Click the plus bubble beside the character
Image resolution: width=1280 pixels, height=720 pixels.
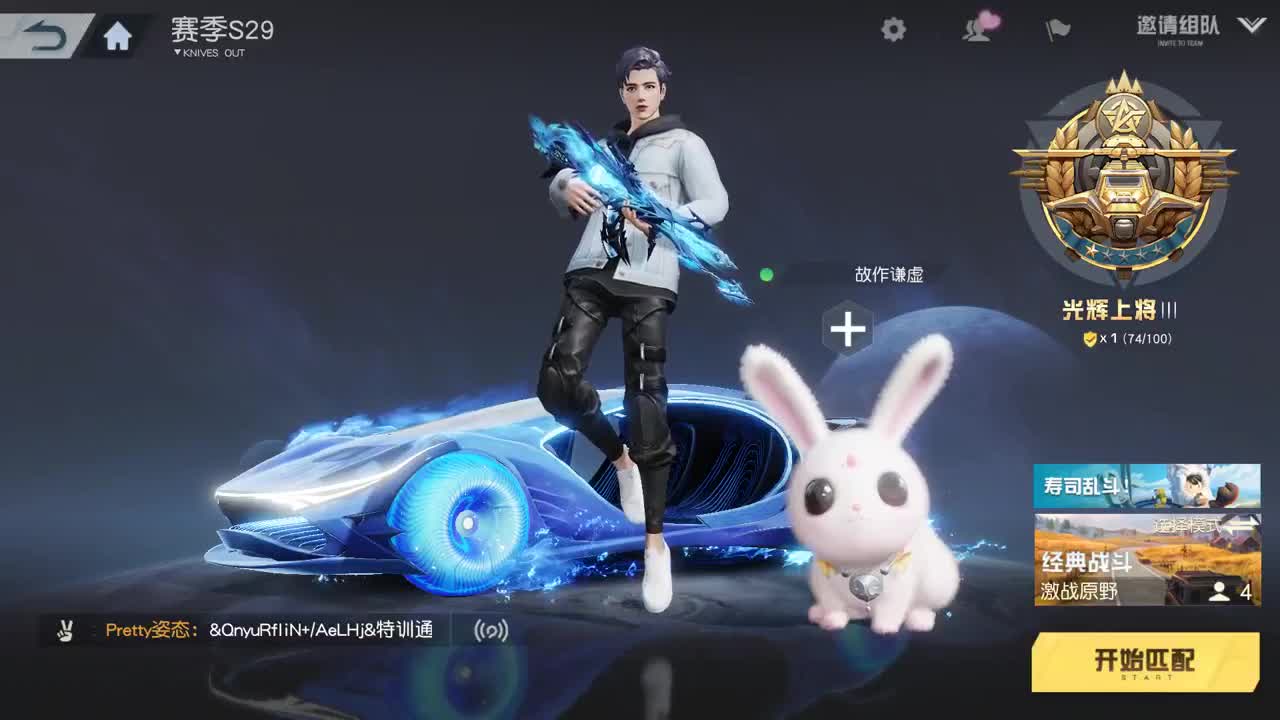point(848,327)
